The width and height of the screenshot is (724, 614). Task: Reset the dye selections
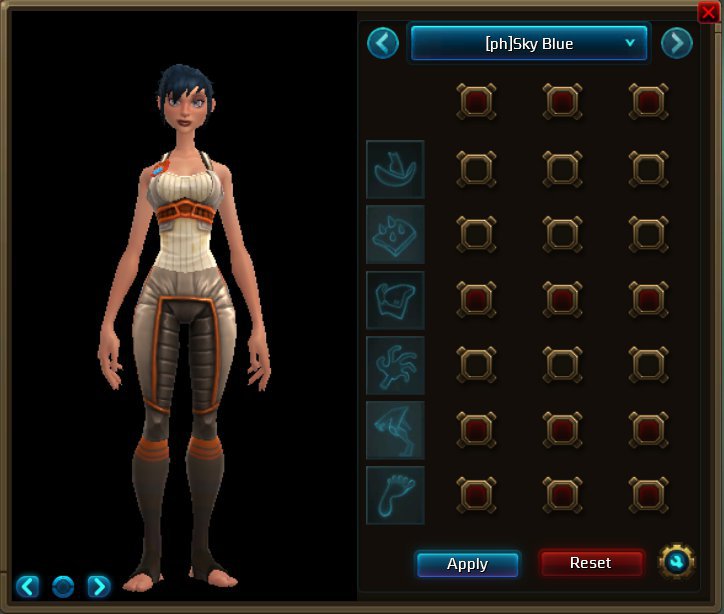pos(590,563)
